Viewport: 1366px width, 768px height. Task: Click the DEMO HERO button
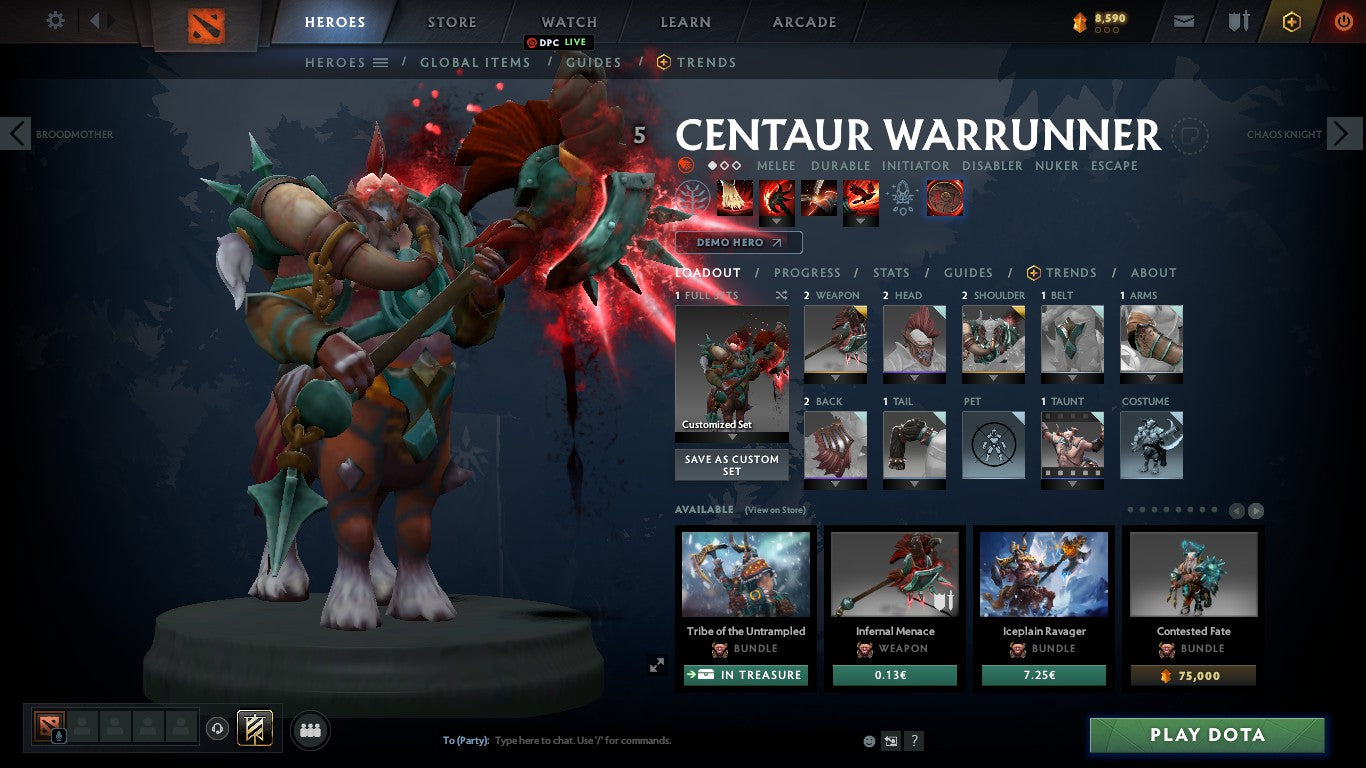[x=739, y=242]
